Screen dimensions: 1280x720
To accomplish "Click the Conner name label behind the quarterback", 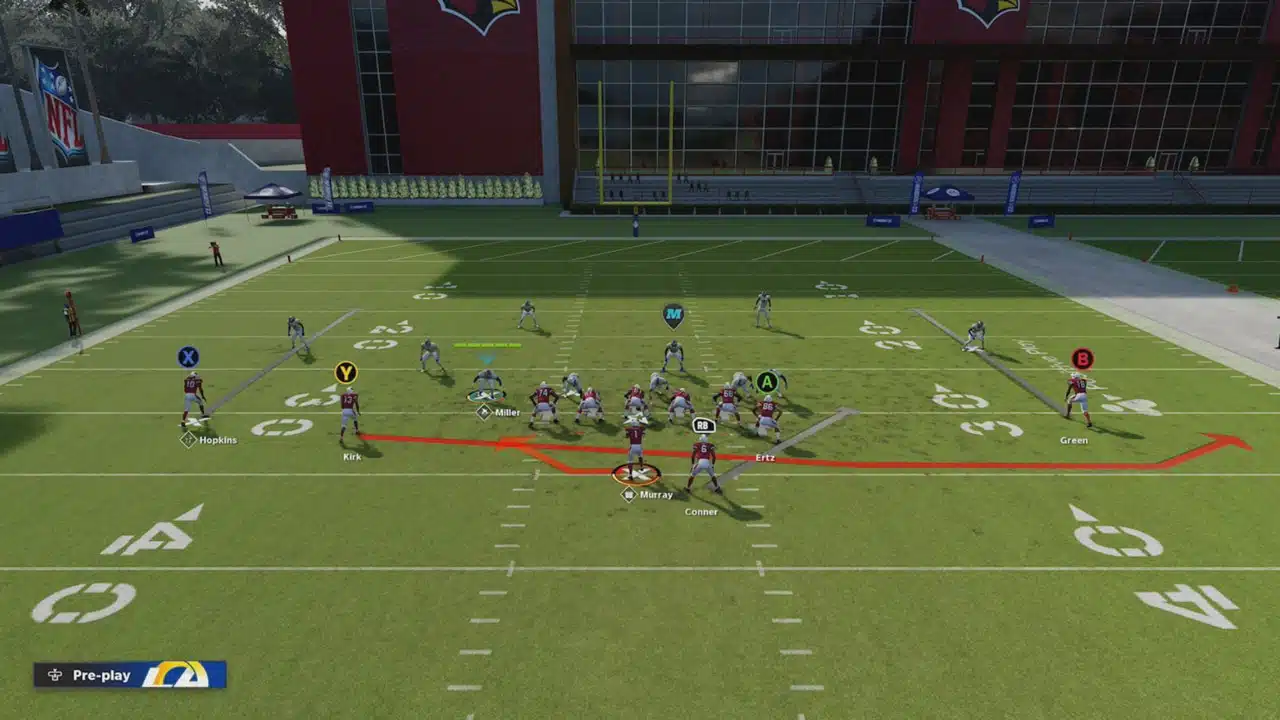I will 700,512.
